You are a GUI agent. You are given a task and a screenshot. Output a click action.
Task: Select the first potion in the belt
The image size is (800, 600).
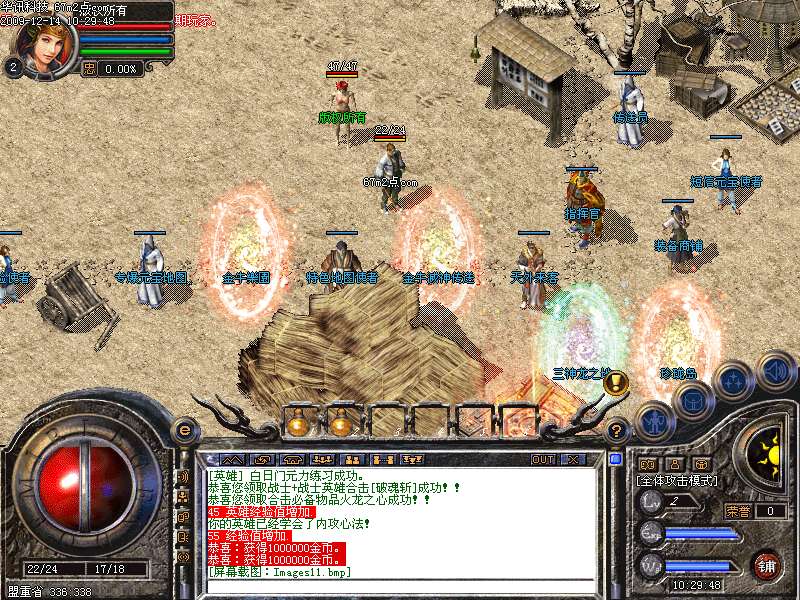[x=297, y=423]
